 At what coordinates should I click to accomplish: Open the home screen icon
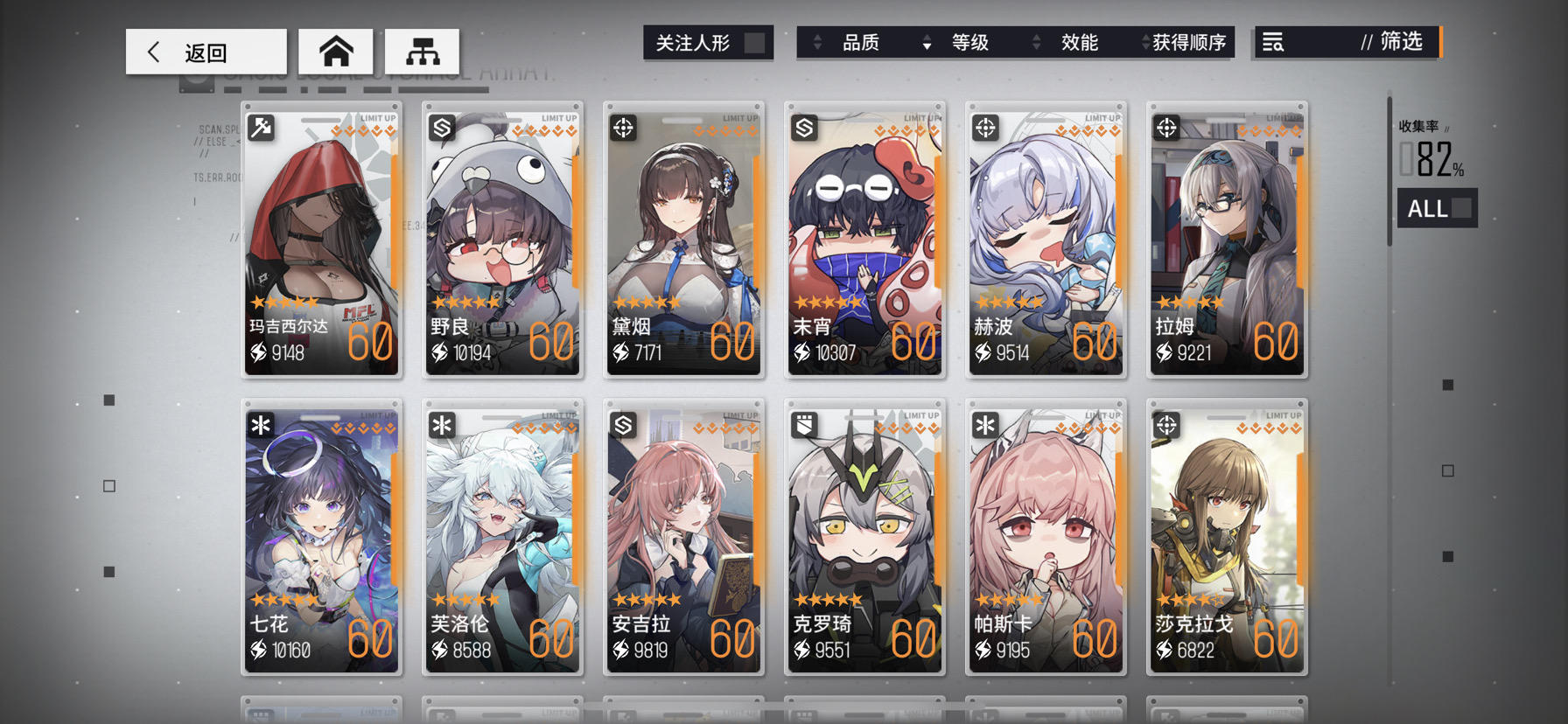337,51
